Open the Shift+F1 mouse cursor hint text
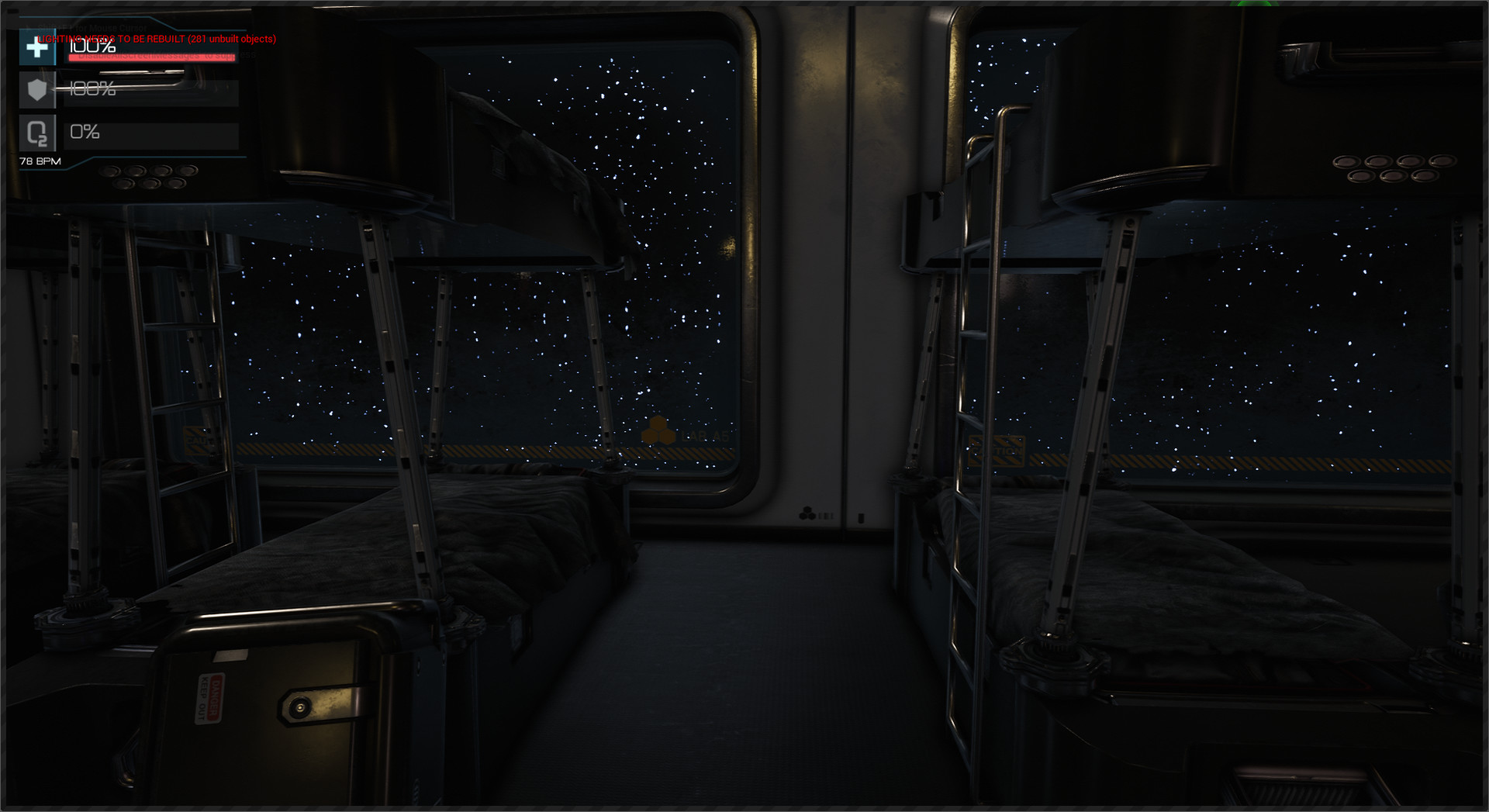The width and height of the screenshot is (1489, 812). [x=92, y=26]
